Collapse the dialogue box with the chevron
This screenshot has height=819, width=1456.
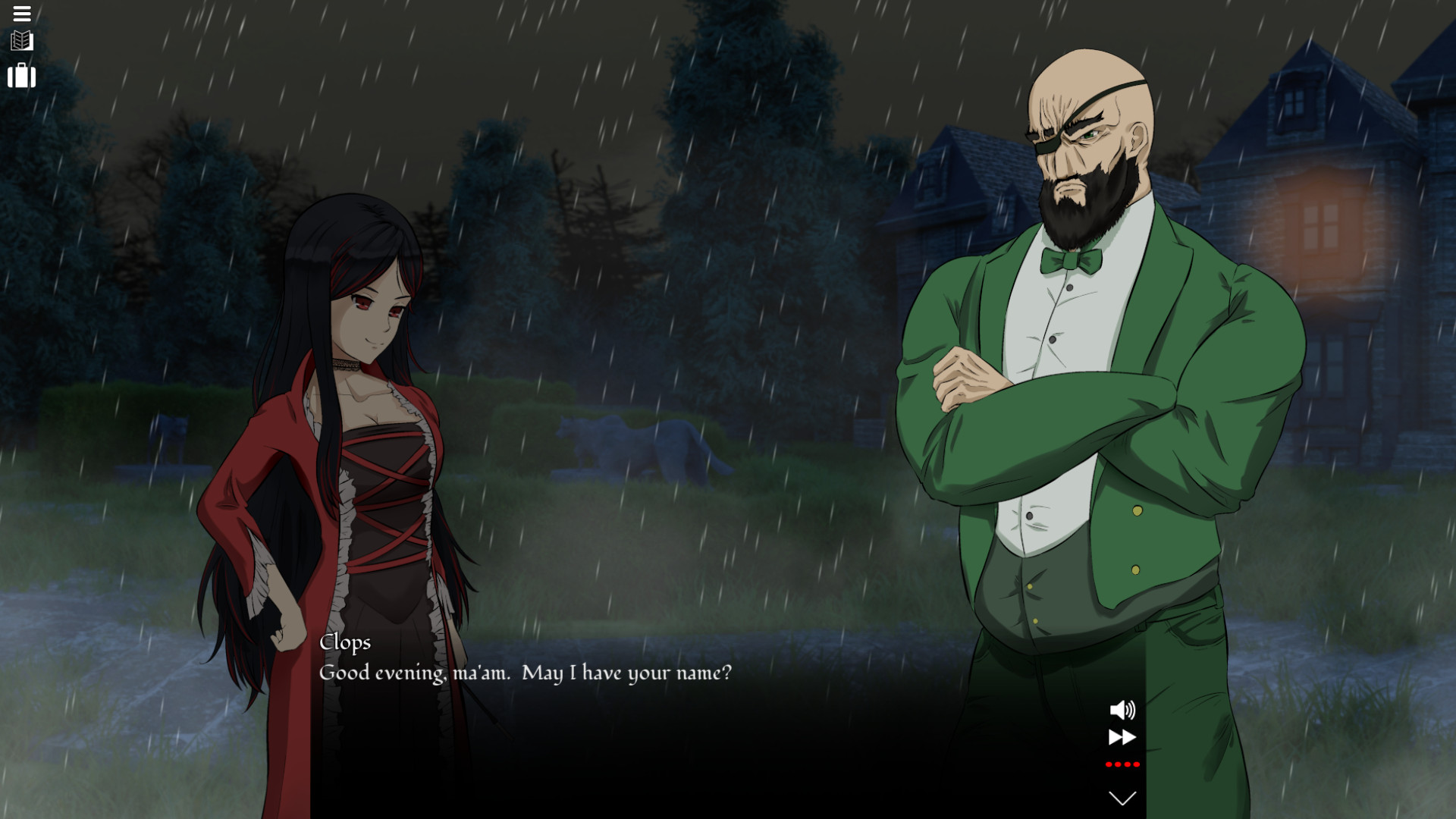click(x=1121, y=796)
